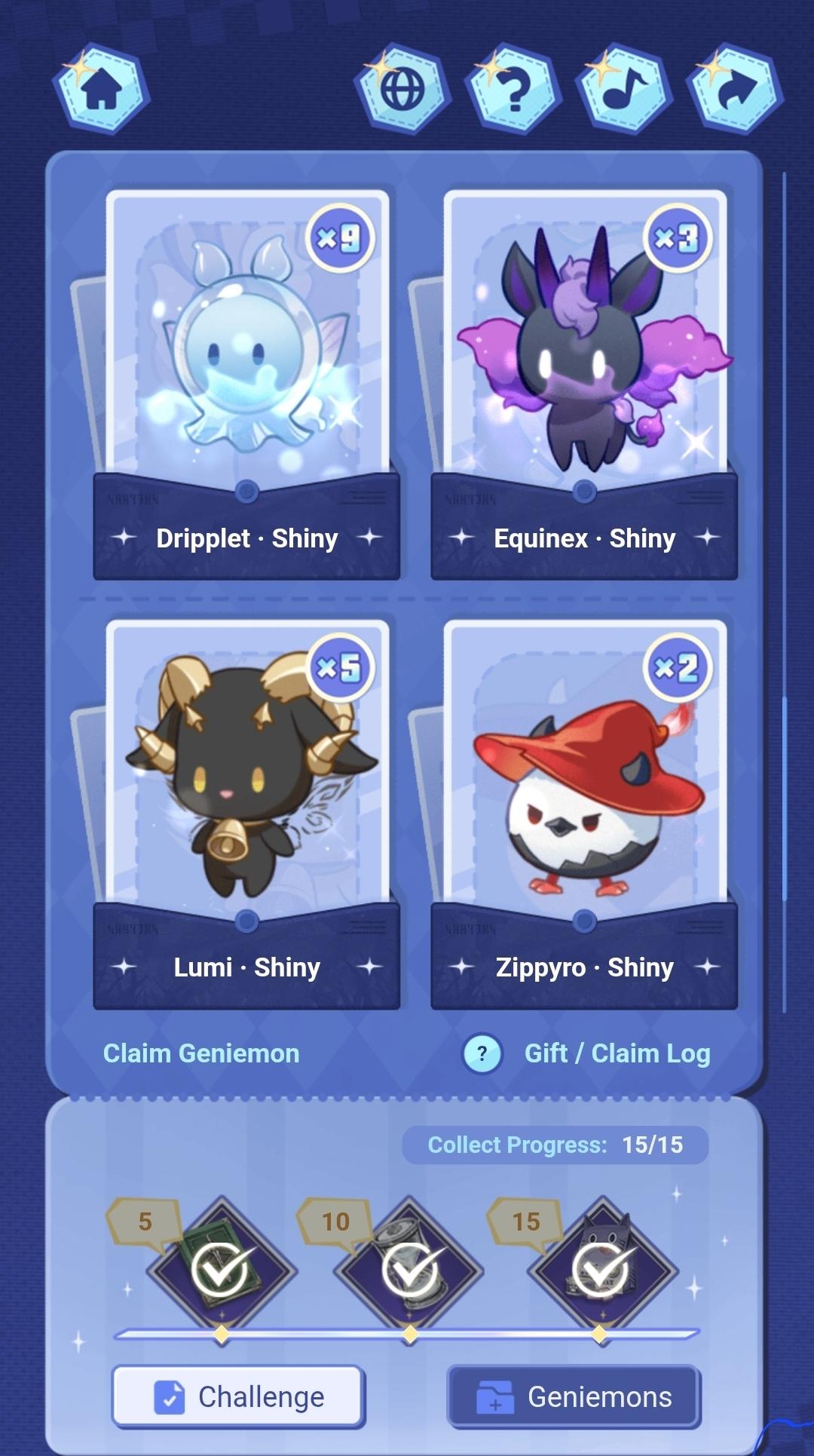Pick the Lumi Shiny card
Screen dimensions: 814x1456
[x=247, y=814]
